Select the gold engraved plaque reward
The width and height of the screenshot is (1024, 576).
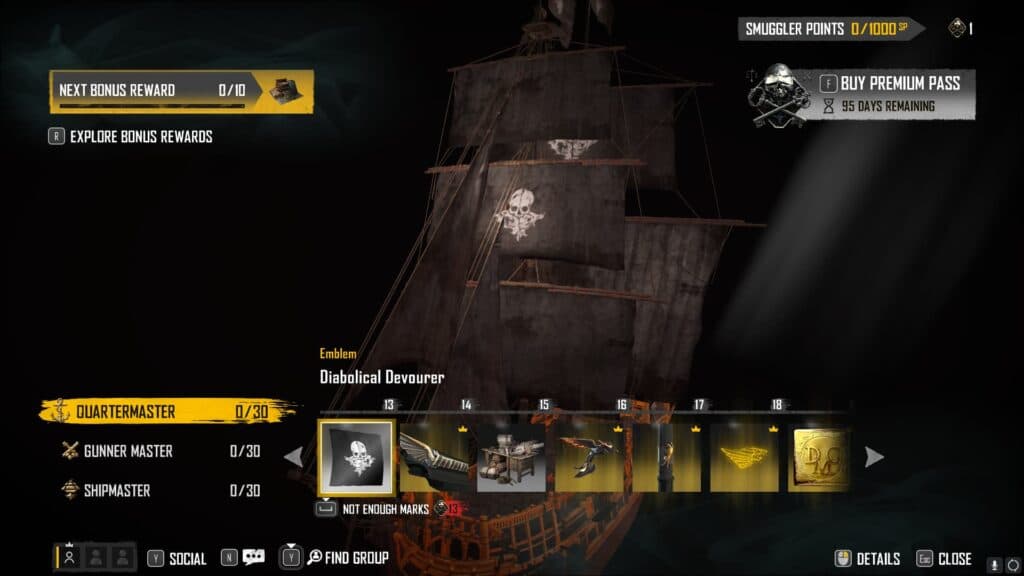820,457
